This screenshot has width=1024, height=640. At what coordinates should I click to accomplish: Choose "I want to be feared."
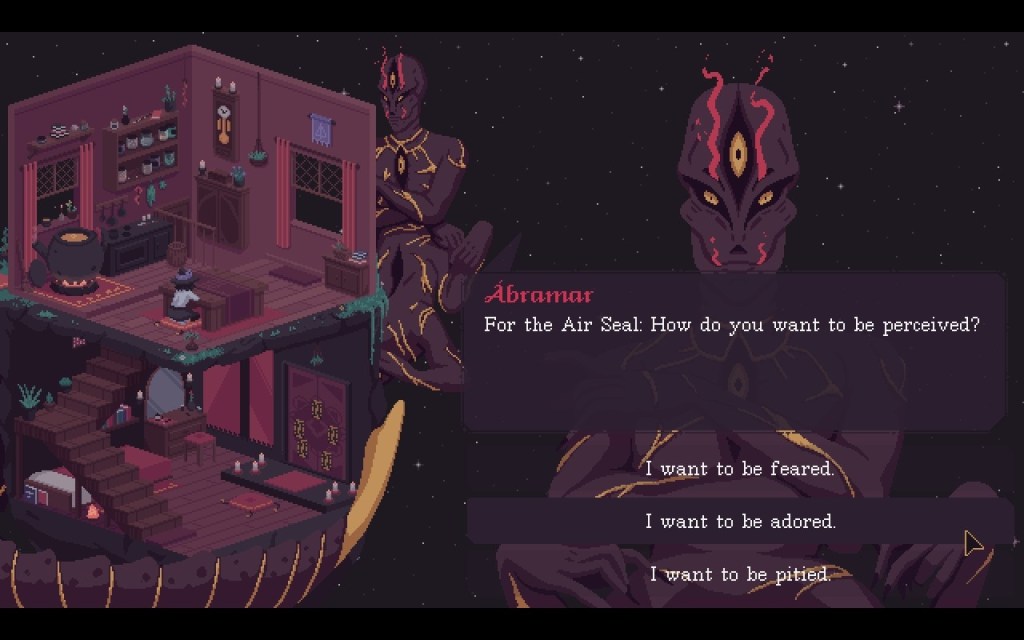click(x=739, y=468)
